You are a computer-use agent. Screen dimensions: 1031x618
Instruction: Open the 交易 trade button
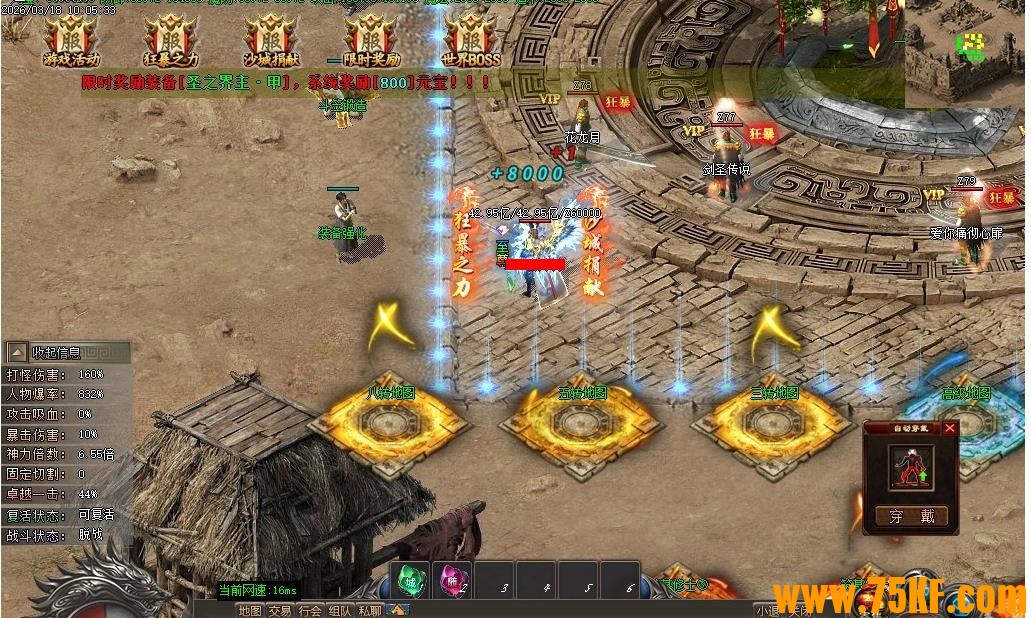(x=280, y=610)
